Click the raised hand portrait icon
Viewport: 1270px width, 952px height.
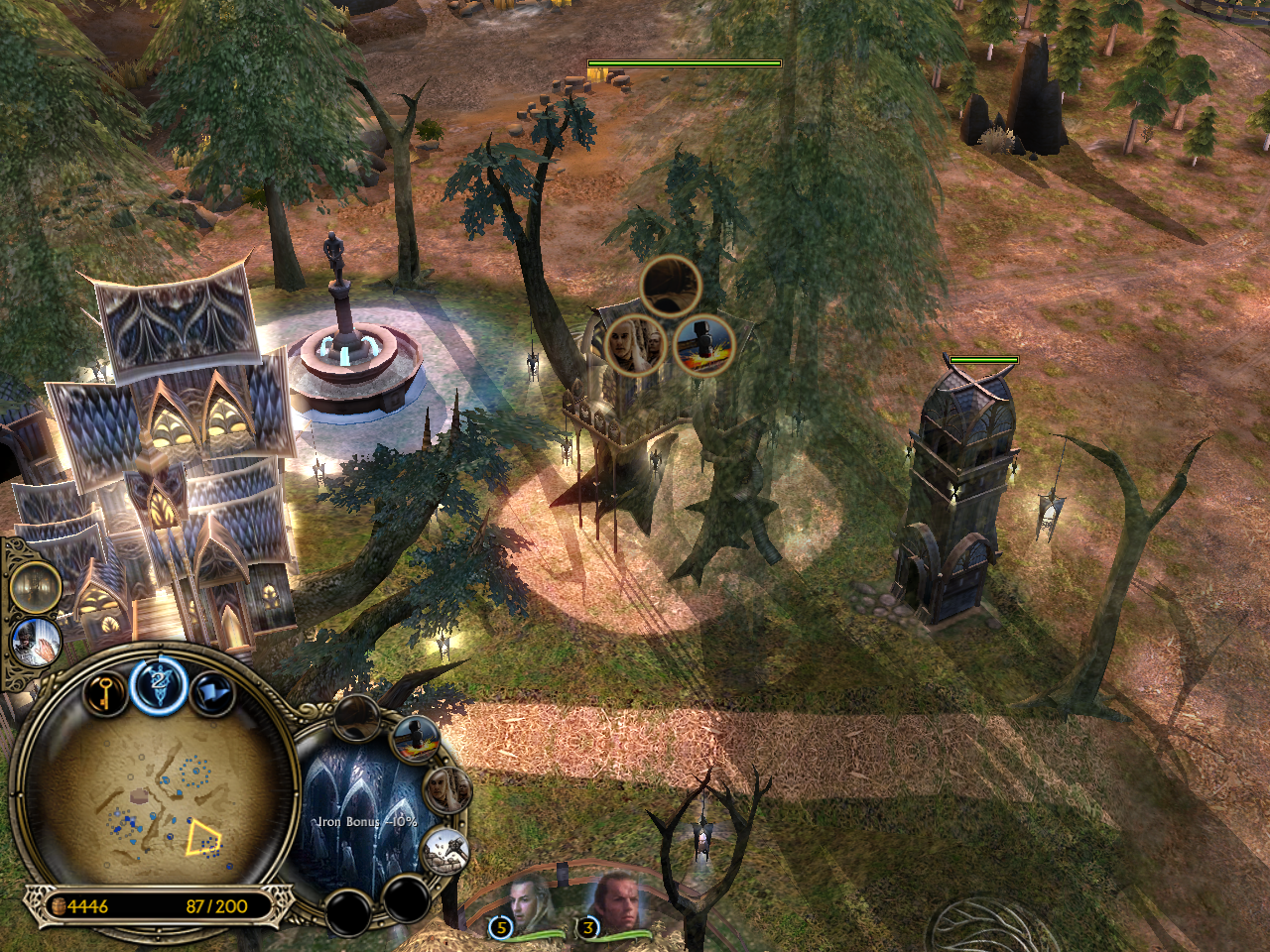point(37,642)
